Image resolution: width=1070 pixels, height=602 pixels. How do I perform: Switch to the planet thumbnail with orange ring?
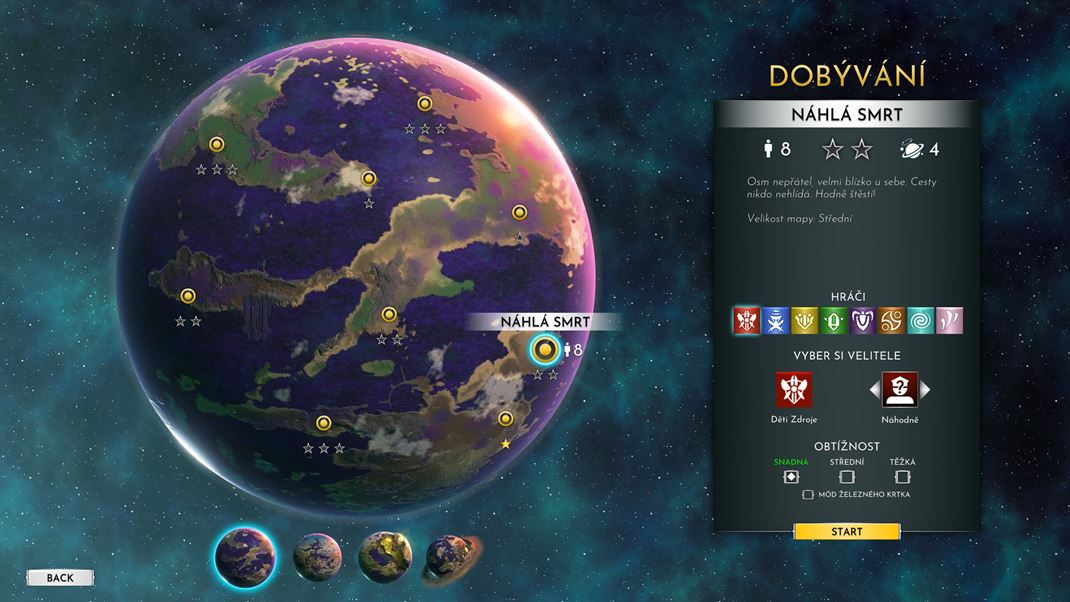450,555
